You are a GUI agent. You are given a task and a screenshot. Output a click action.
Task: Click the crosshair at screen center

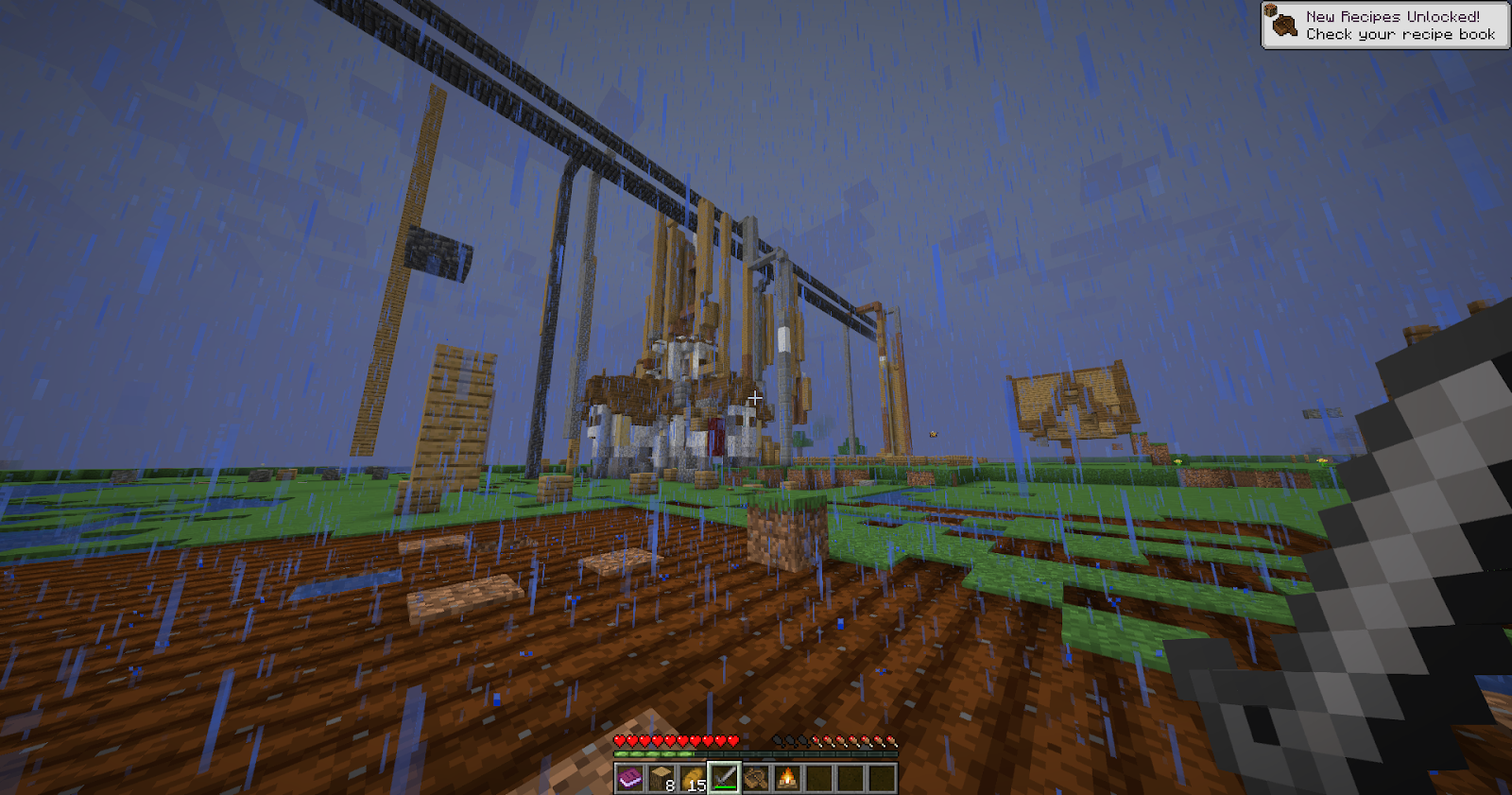[754, 398]
